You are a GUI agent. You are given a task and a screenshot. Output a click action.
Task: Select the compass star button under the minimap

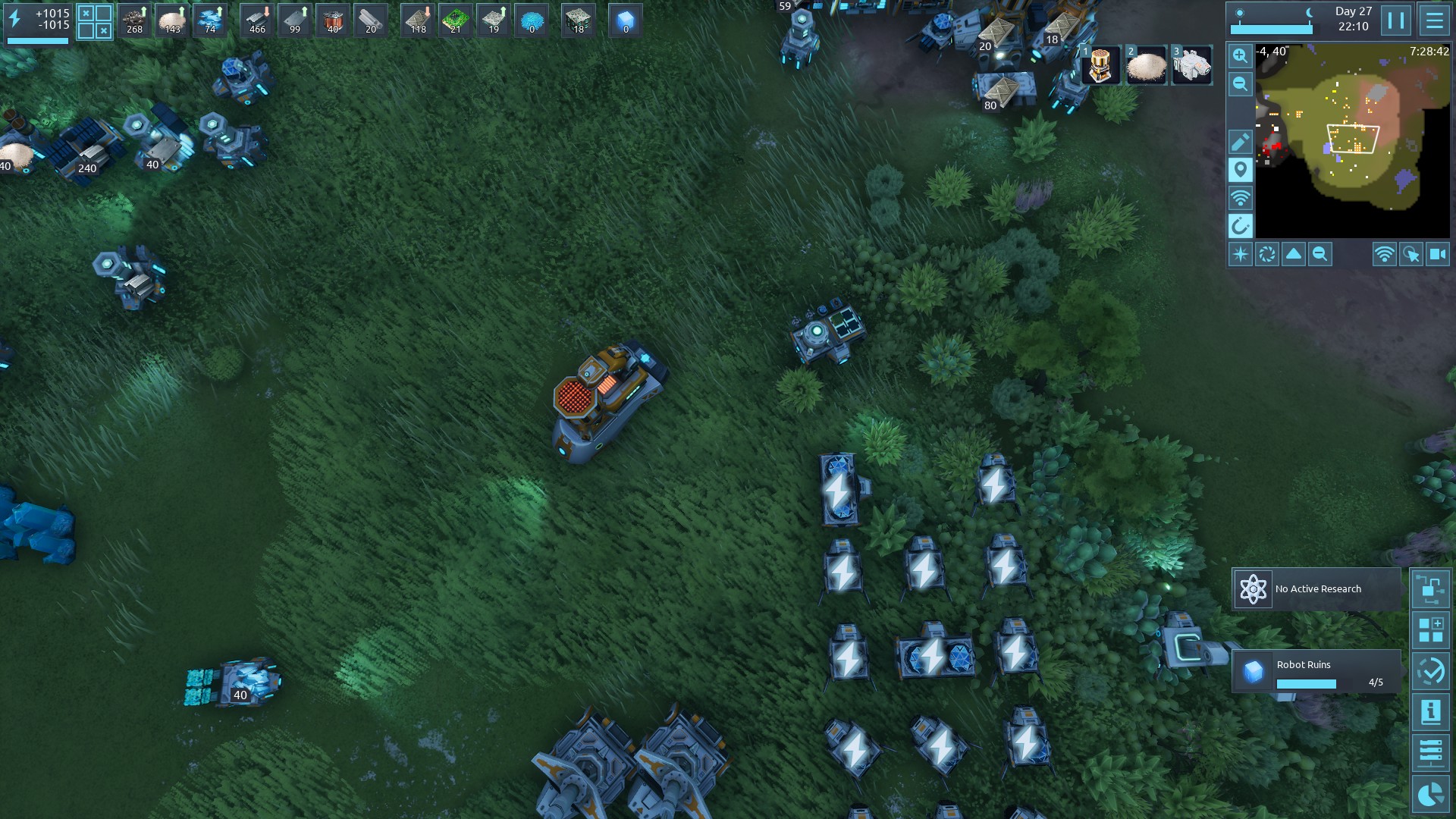[1241, 255]
